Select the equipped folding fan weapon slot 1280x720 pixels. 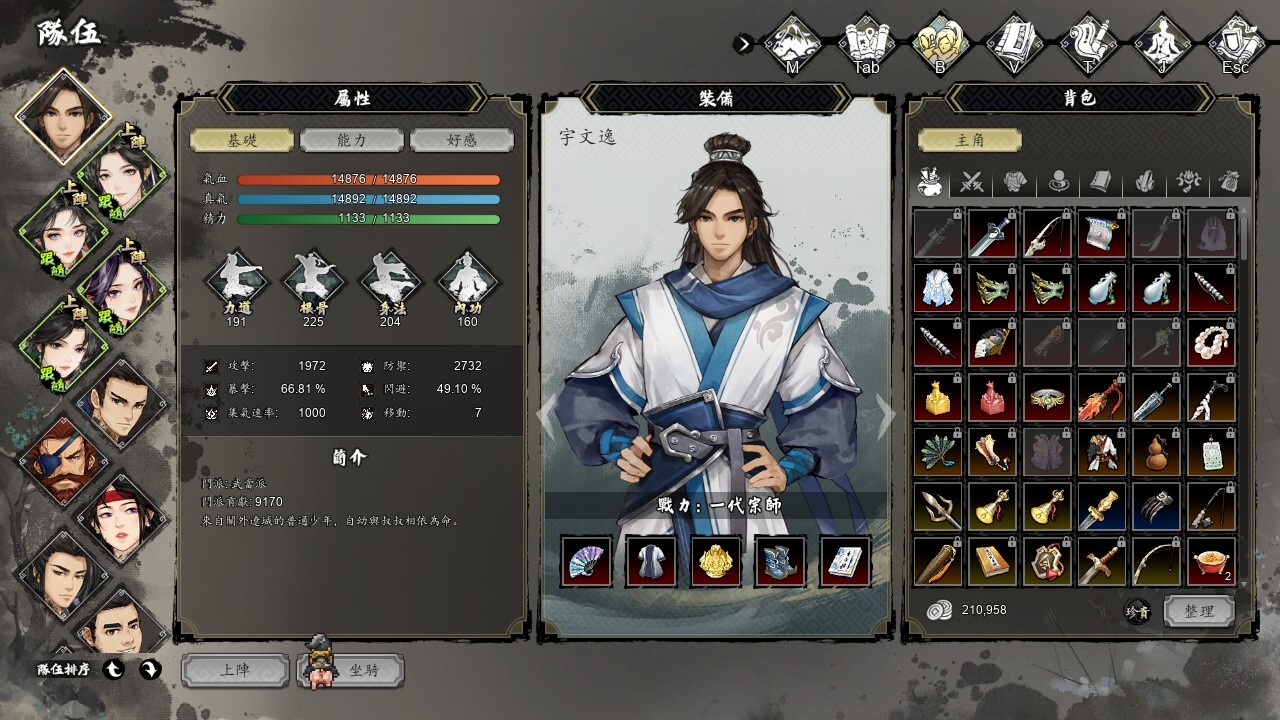tap(586, 561)
